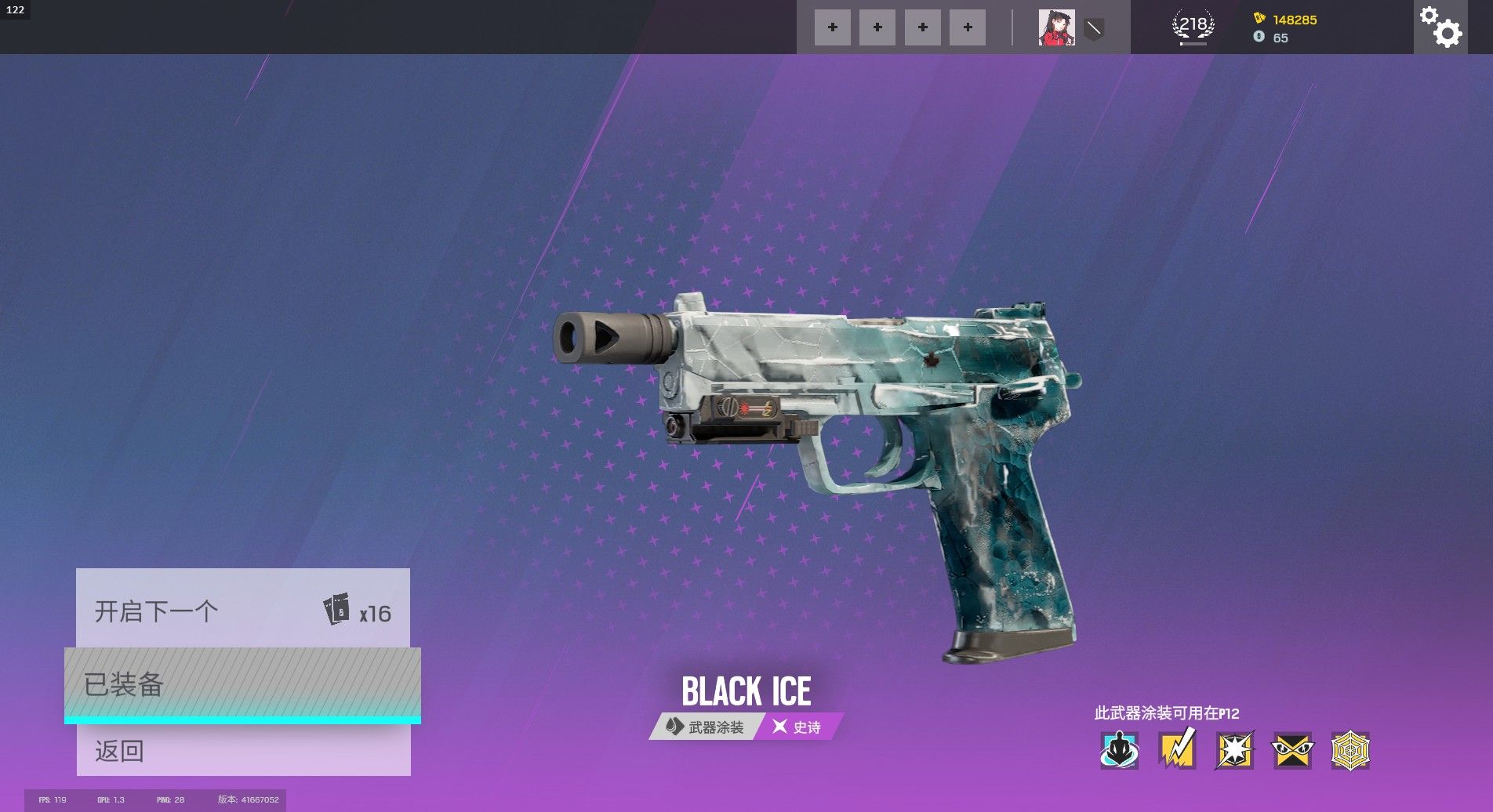This screenshot has height=812, width=1493.
Task: View the level 218 clearance badge
Action: click(1193, 26)
